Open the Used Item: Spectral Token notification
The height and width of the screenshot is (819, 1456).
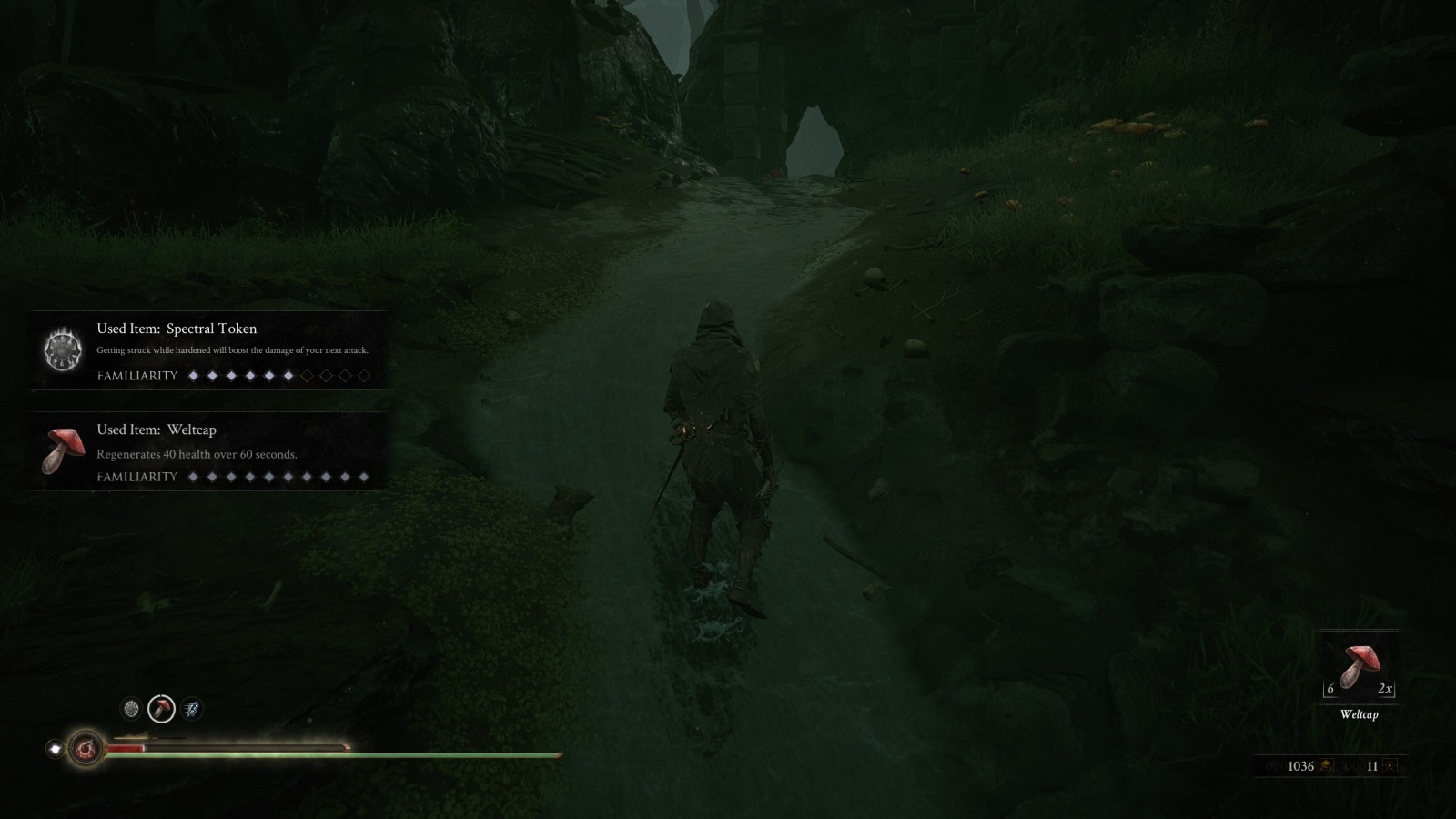pyautogui.click(x=209, y=350)
